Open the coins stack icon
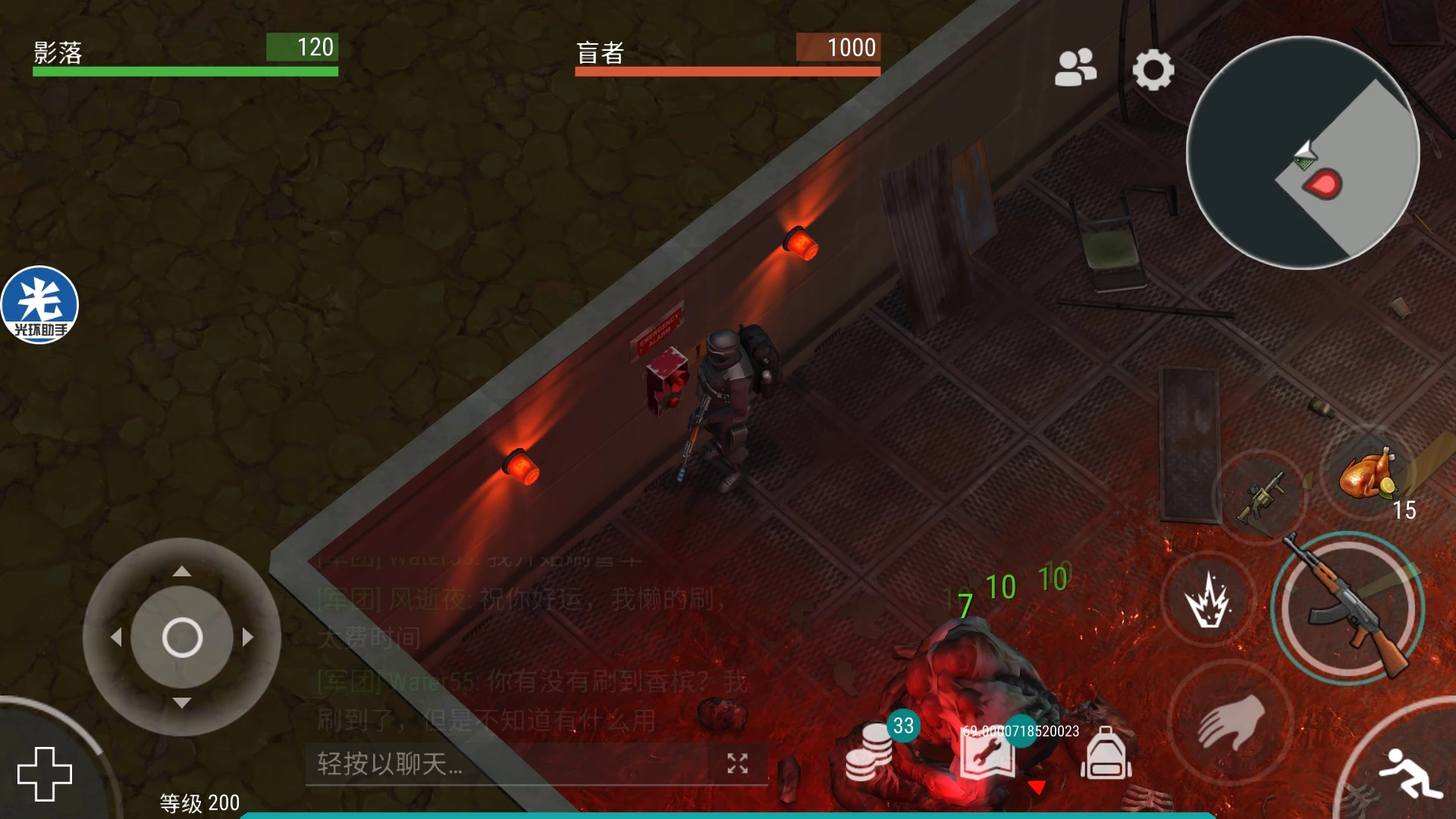Image resolution: width=1456 pixels, height=819 pixels. [871, 752]
